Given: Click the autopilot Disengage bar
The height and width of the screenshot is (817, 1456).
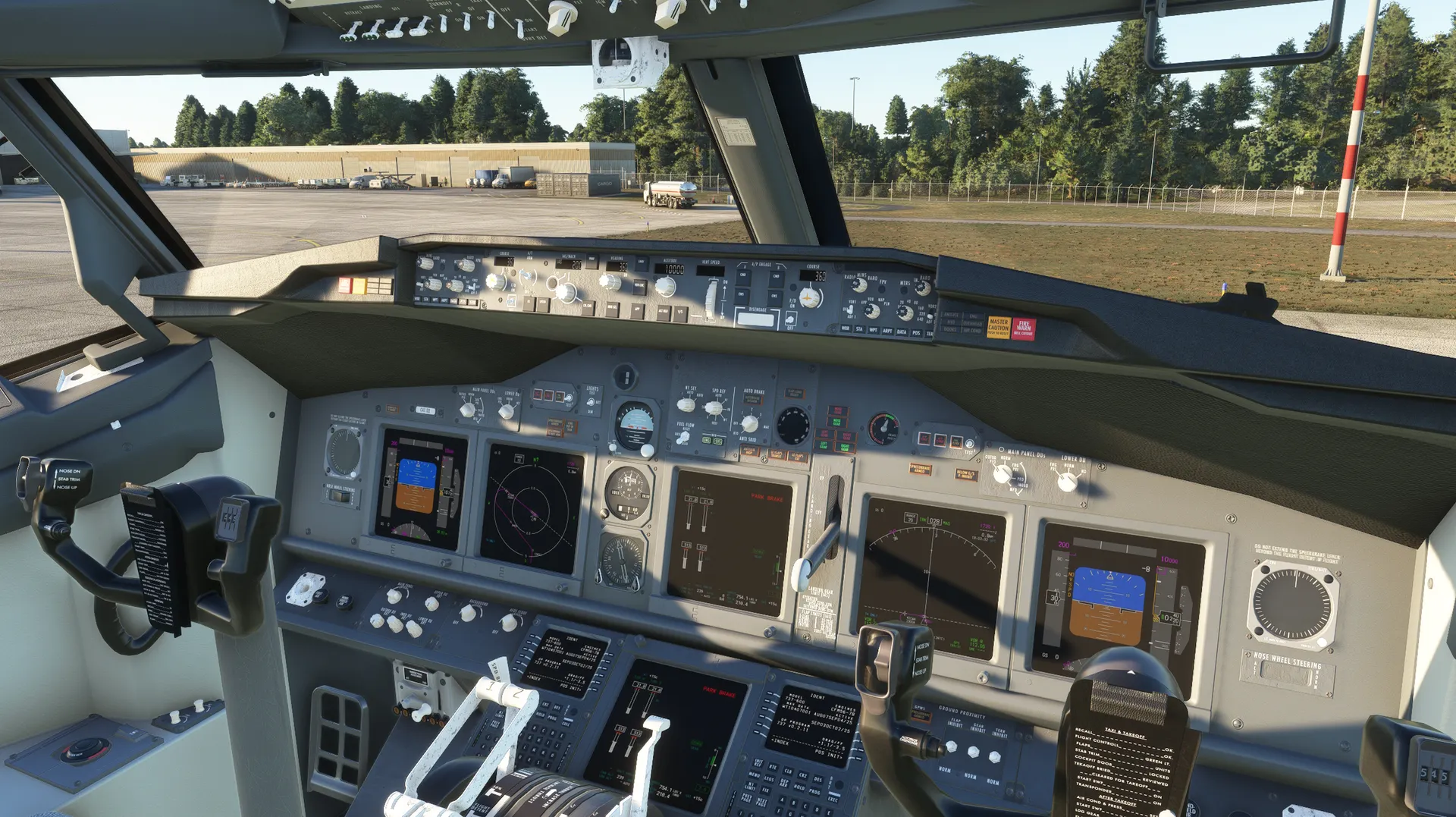Looking at the screenshot, I should 755,319.
